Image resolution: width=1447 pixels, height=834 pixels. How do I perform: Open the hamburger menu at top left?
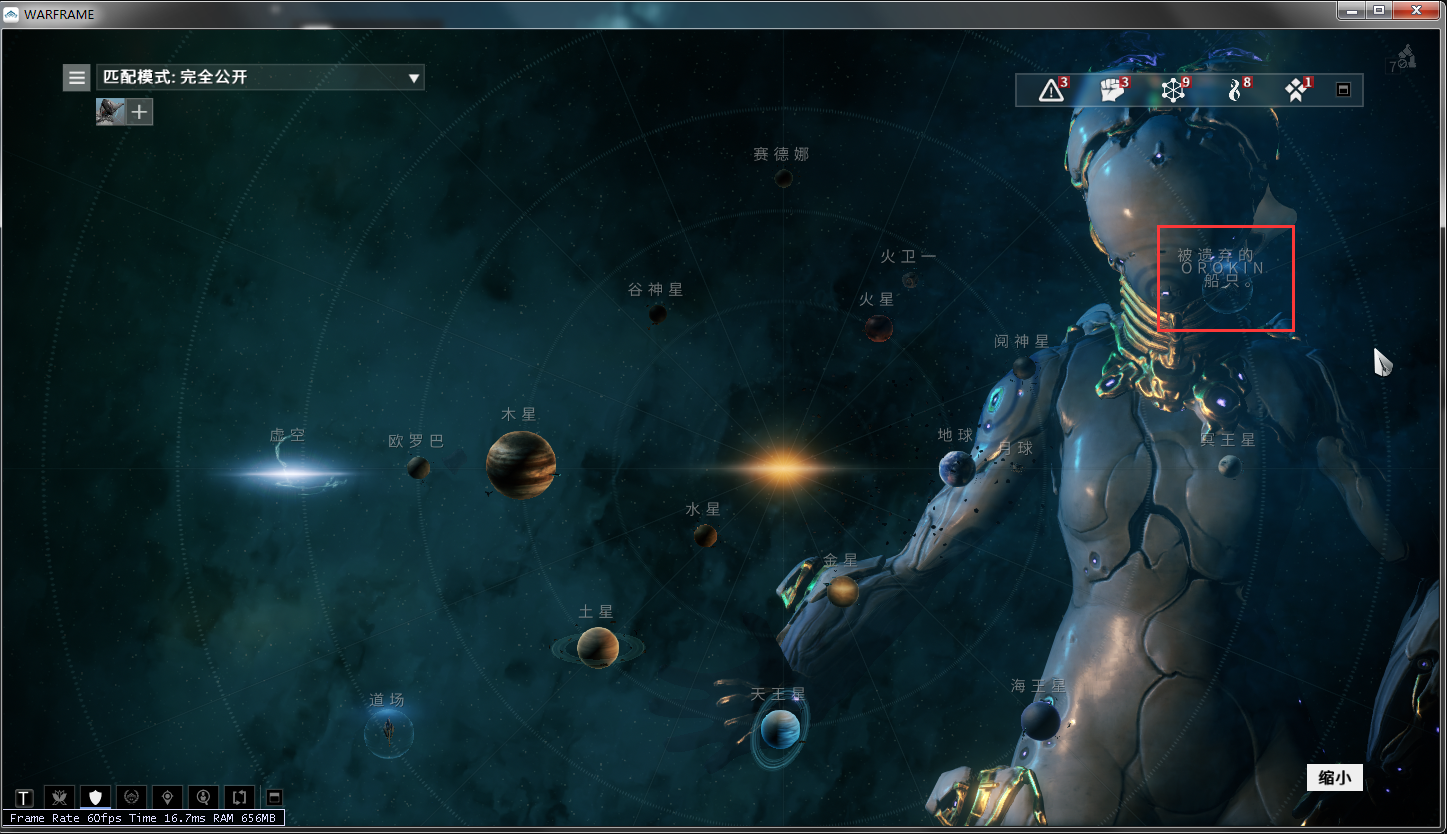pyautogui.click(x=76, y=77)
